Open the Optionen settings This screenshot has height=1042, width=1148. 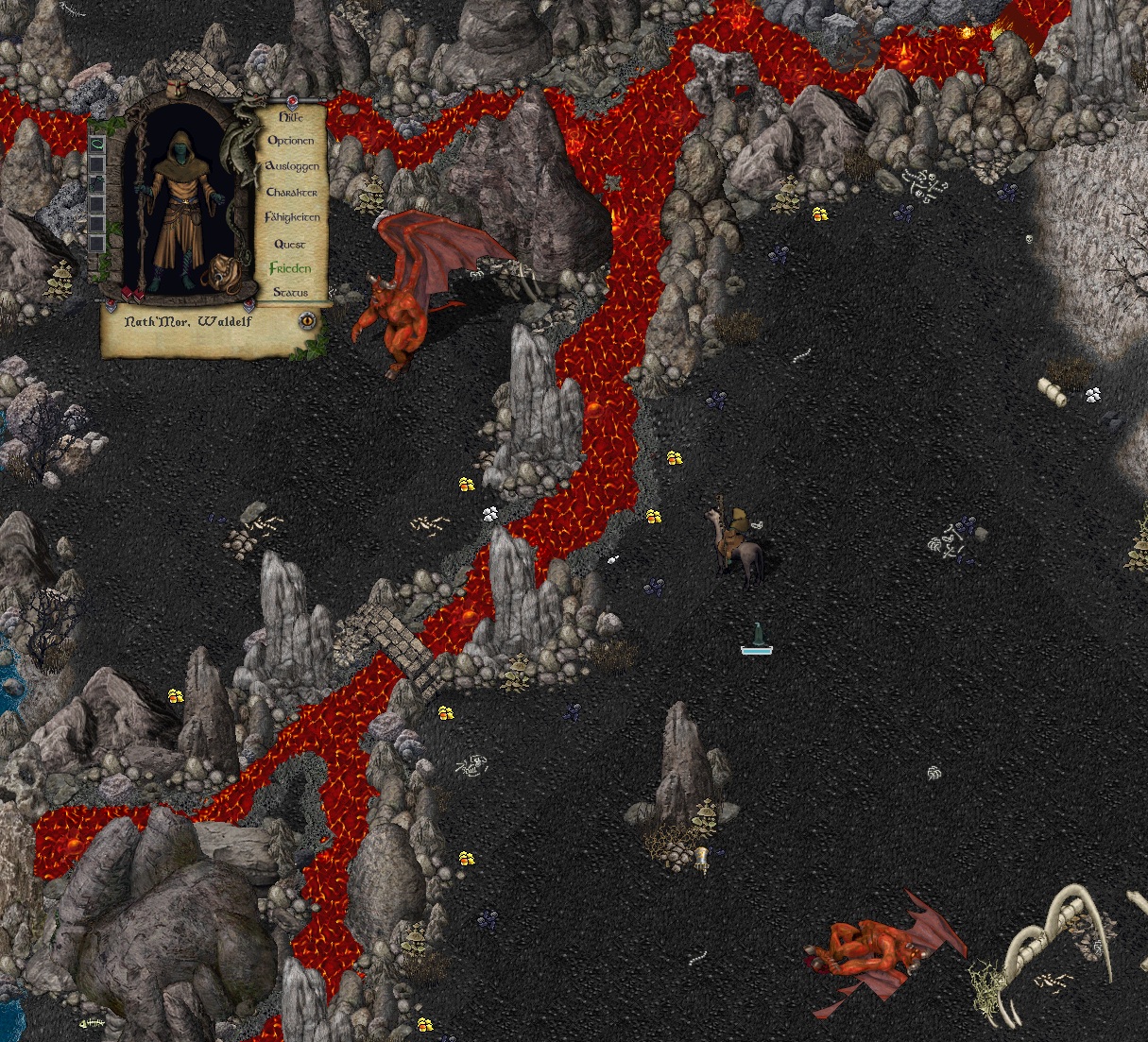290,141
